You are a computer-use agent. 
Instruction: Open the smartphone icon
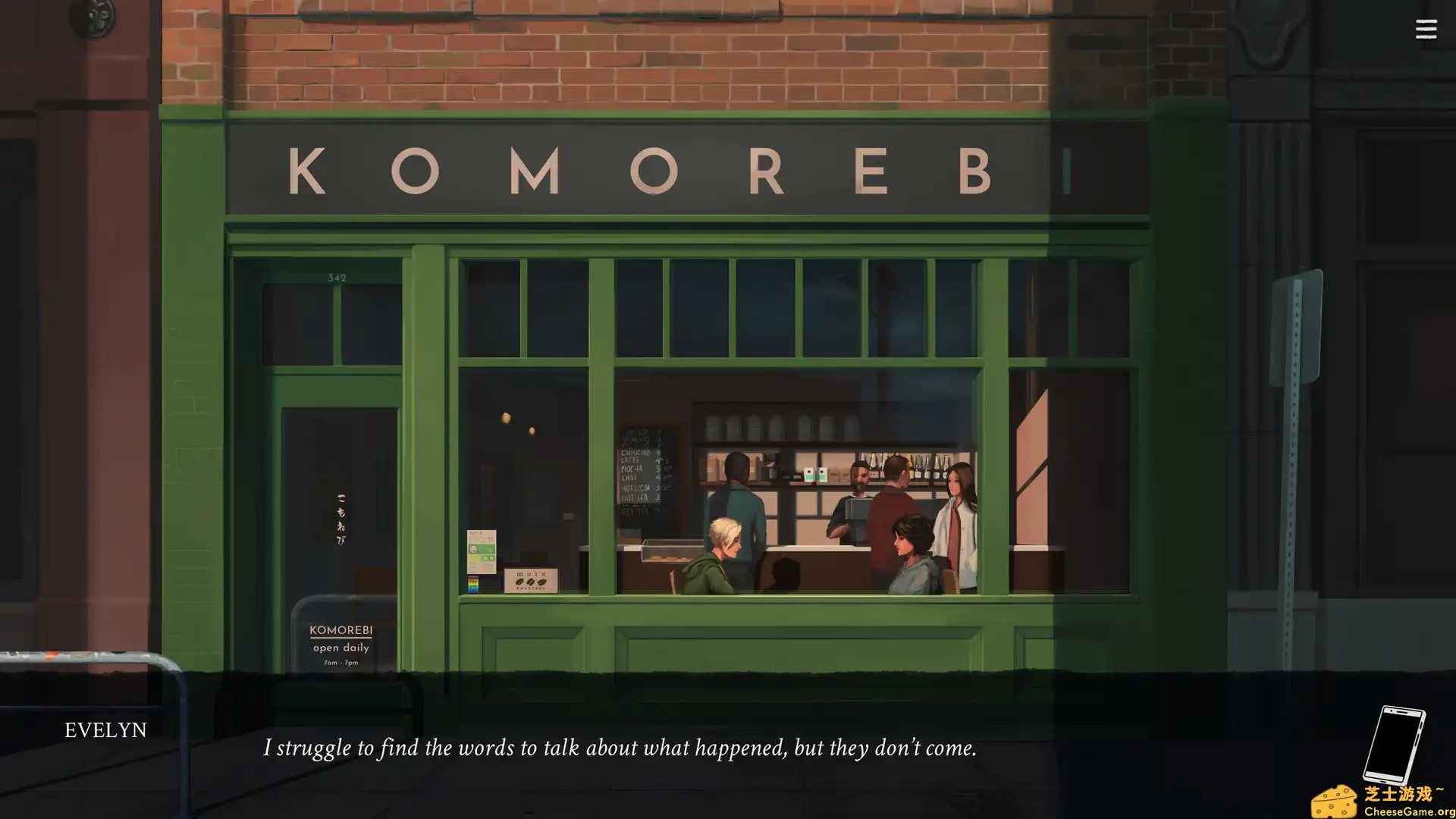(1394, 744)
